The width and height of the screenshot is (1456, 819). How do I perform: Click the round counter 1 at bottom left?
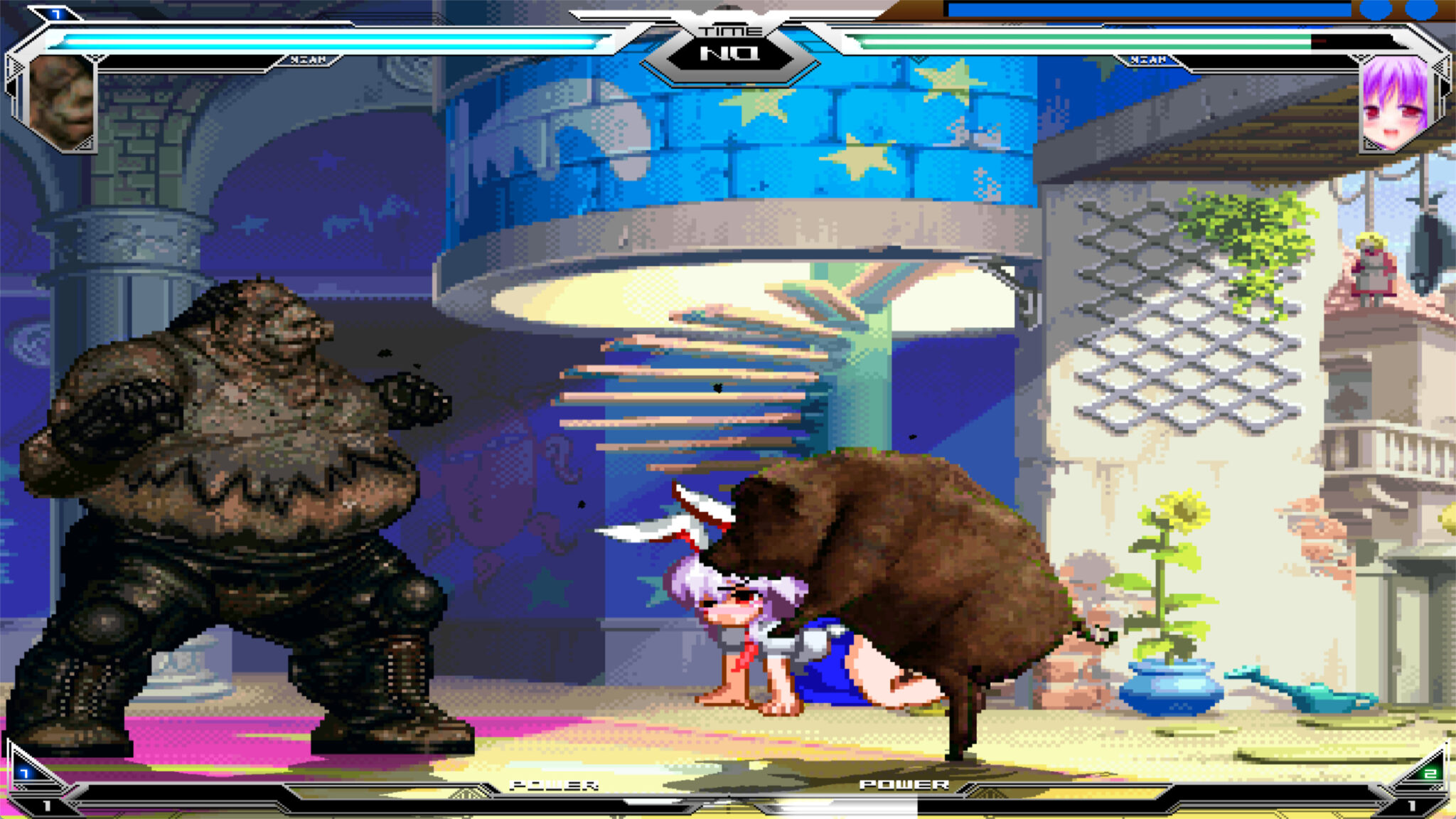coord(48,805)
